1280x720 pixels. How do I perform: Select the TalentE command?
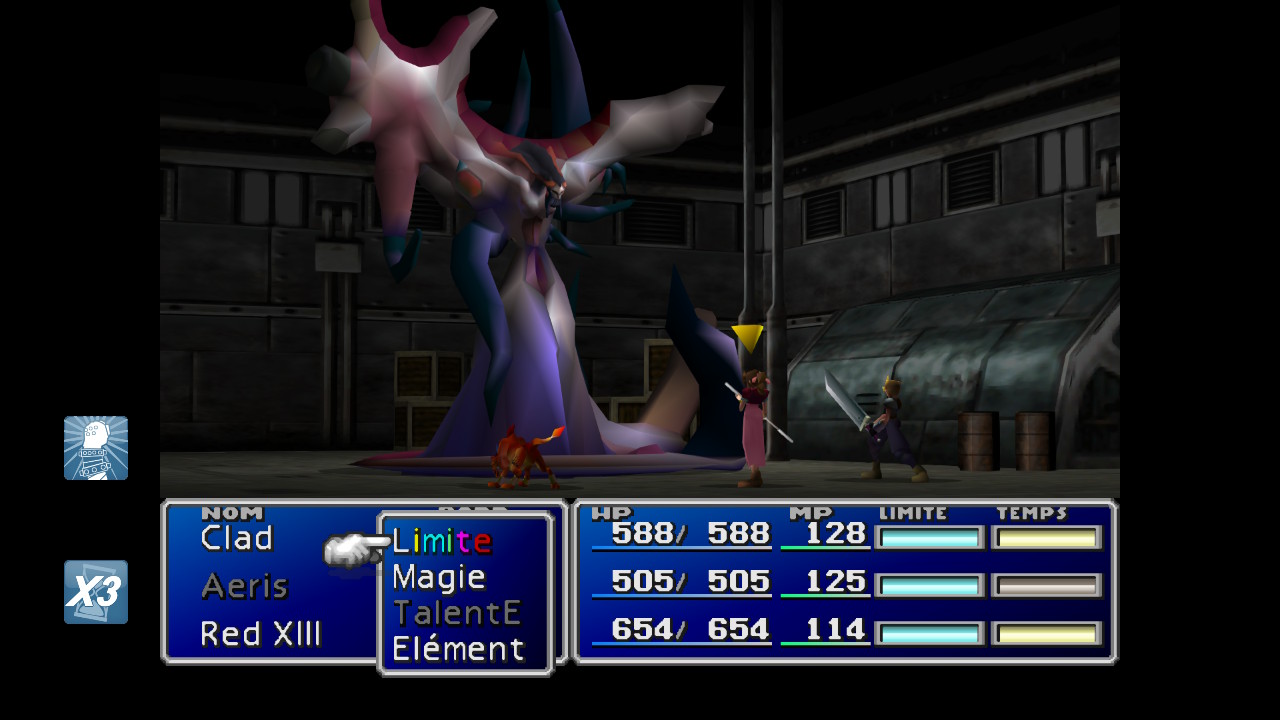(457, 612)
